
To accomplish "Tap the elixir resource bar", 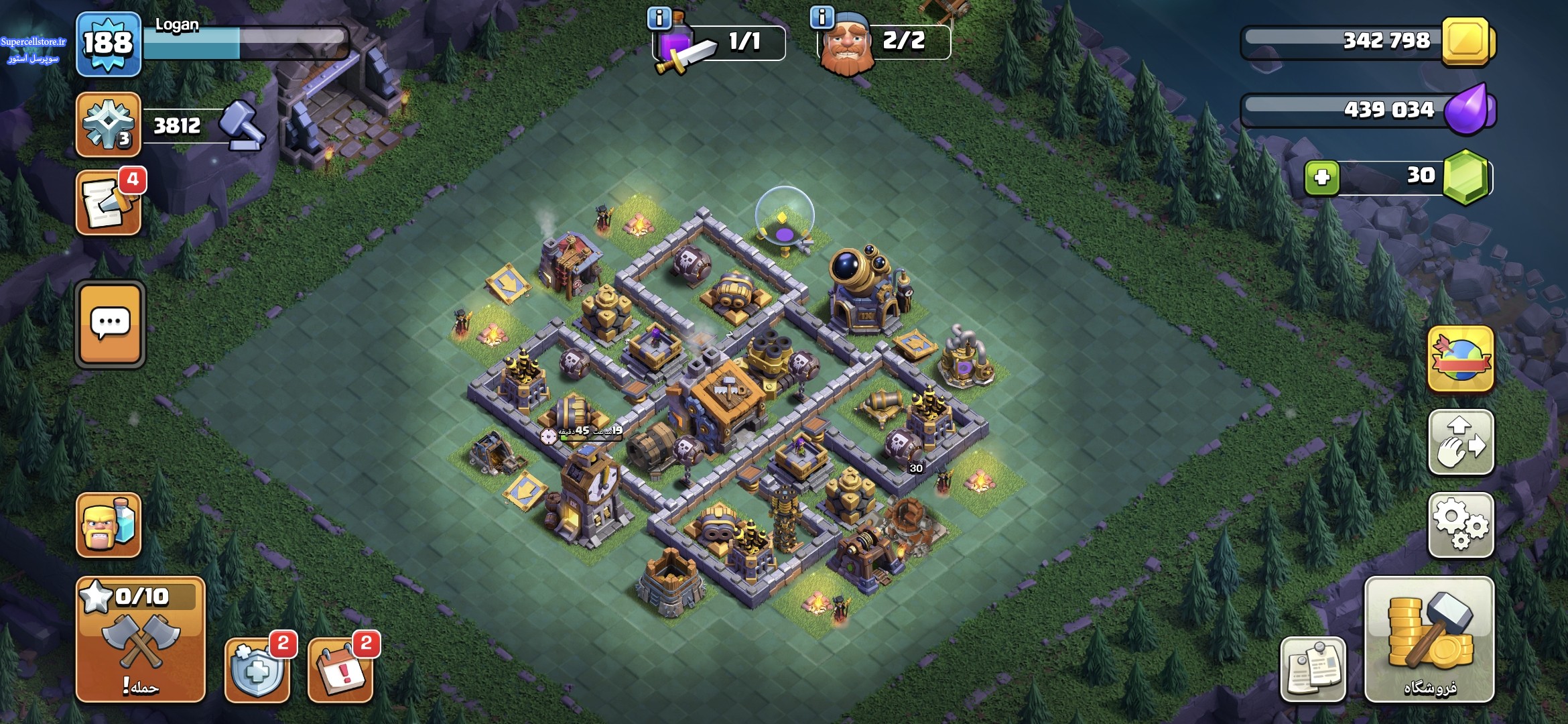I will (1367, 110).
